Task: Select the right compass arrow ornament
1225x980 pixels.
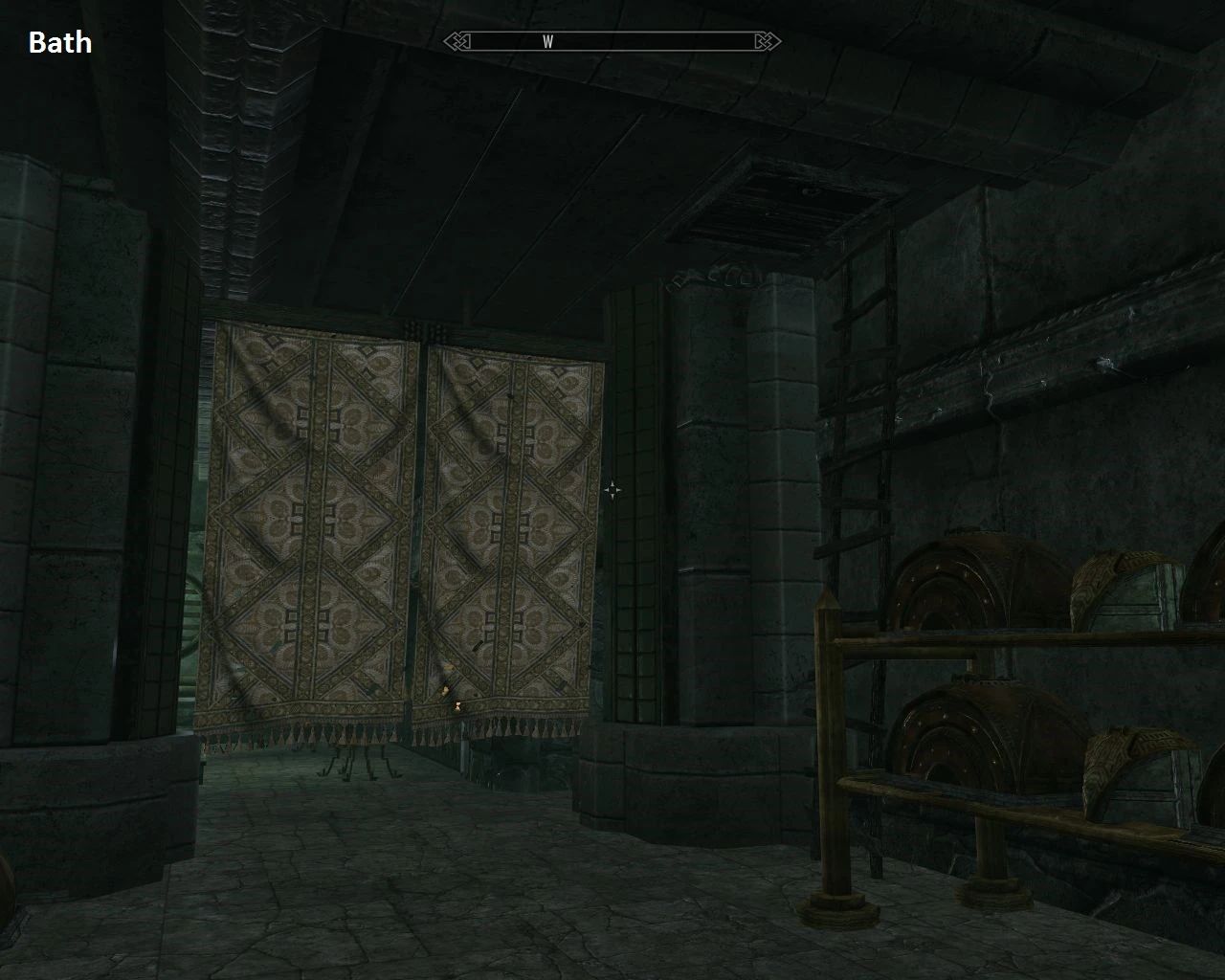Action: (765, 41)
